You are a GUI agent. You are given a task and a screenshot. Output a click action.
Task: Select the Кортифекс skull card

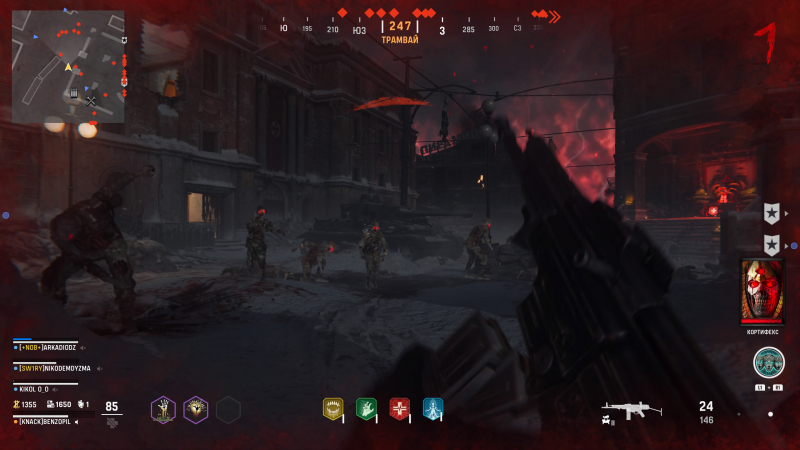(x=762, y=290)
